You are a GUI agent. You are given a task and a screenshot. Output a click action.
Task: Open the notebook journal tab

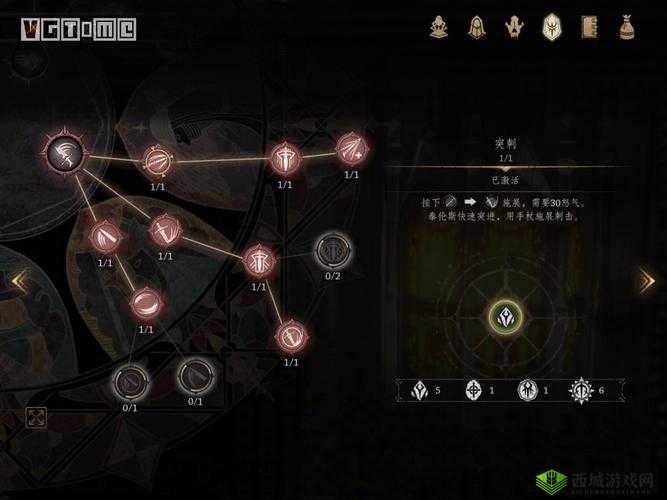point(589,26)
